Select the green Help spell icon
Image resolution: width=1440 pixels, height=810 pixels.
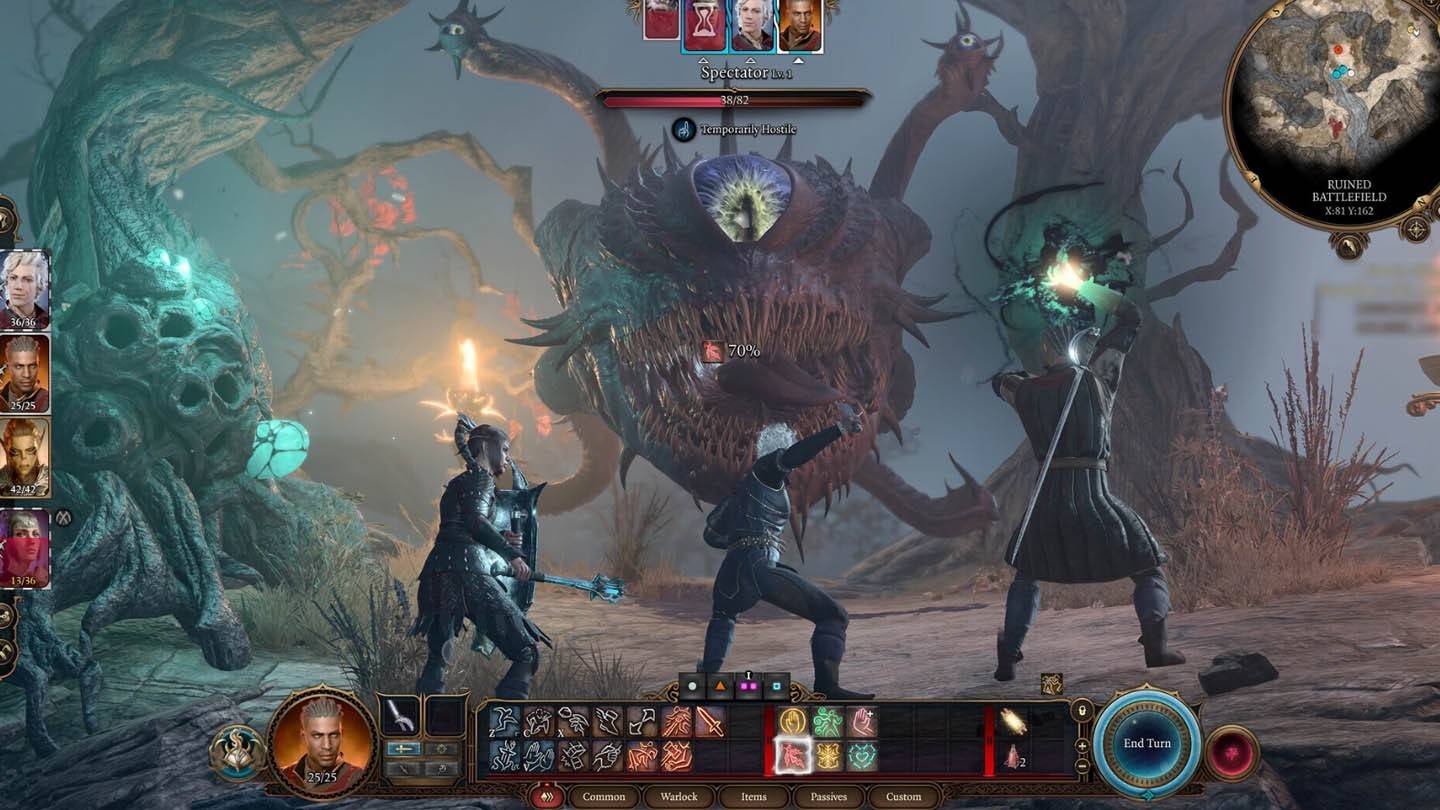pos(827,721)
